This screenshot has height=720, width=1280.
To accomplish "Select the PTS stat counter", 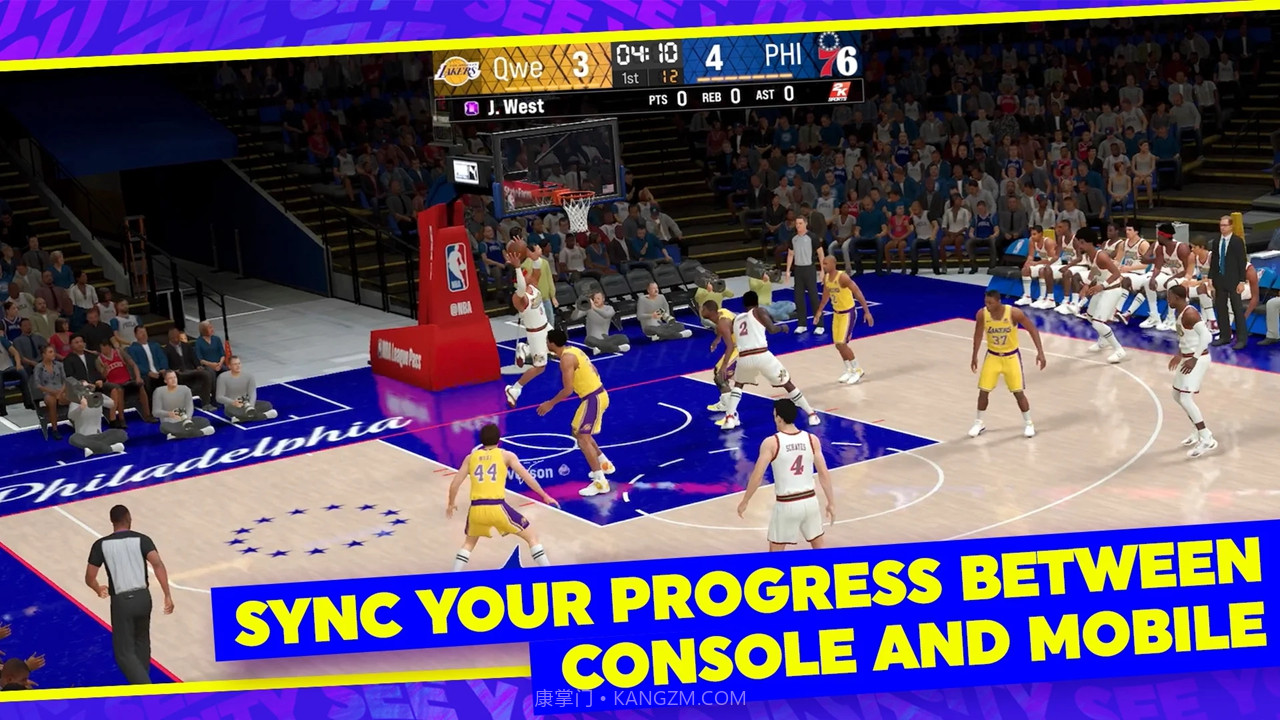I will coord(659,98).
